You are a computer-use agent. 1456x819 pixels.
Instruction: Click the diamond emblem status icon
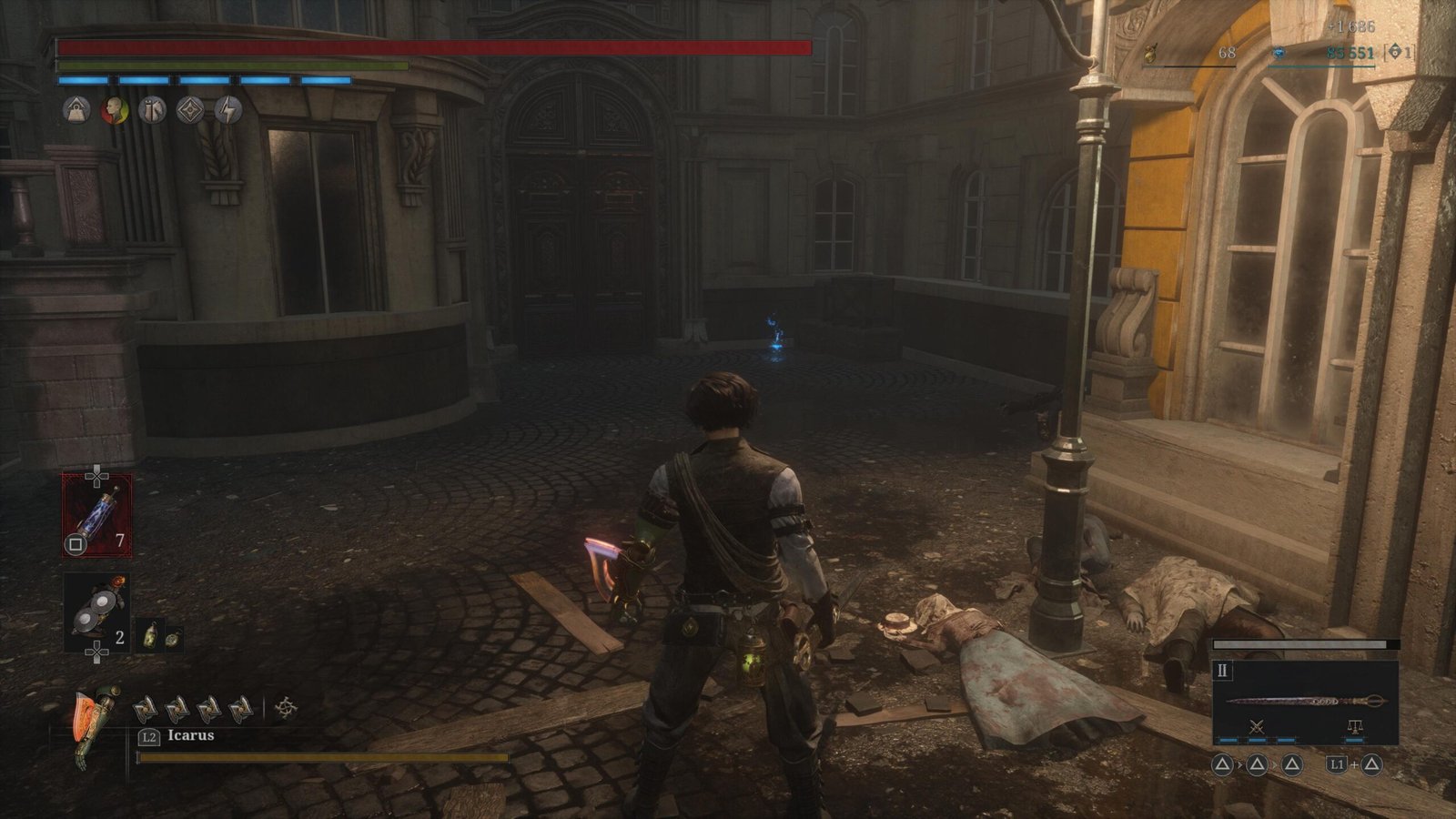point(190,110)
